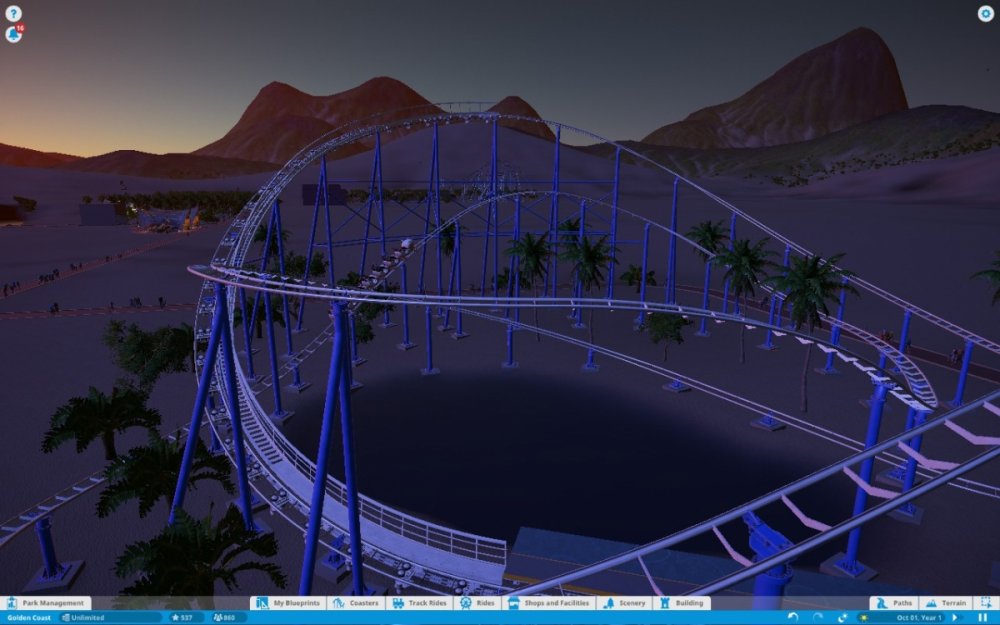Open the Building tab
This screenshot has width=1000, height=625.
(681, 603)
